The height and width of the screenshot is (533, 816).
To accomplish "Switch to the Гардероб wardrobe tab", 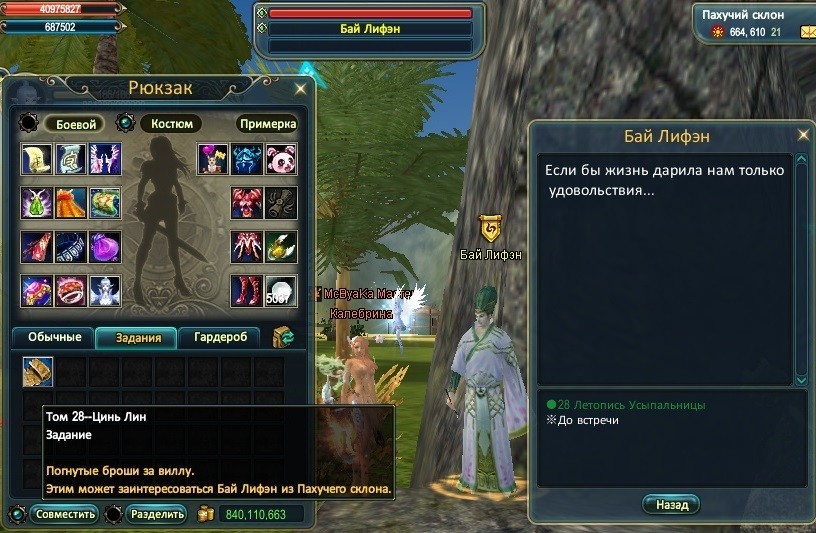I will pos(220,338).
